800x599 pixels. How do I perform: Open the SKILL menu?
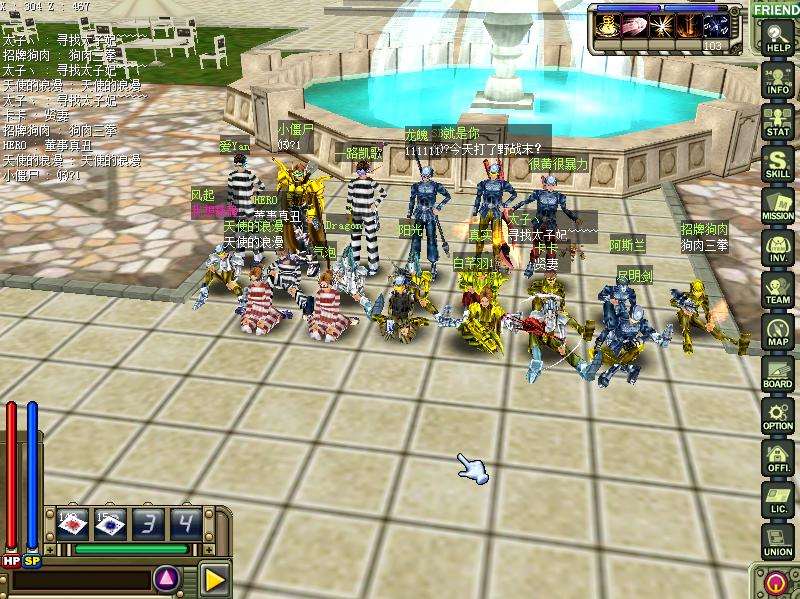[x=777, y=163]
